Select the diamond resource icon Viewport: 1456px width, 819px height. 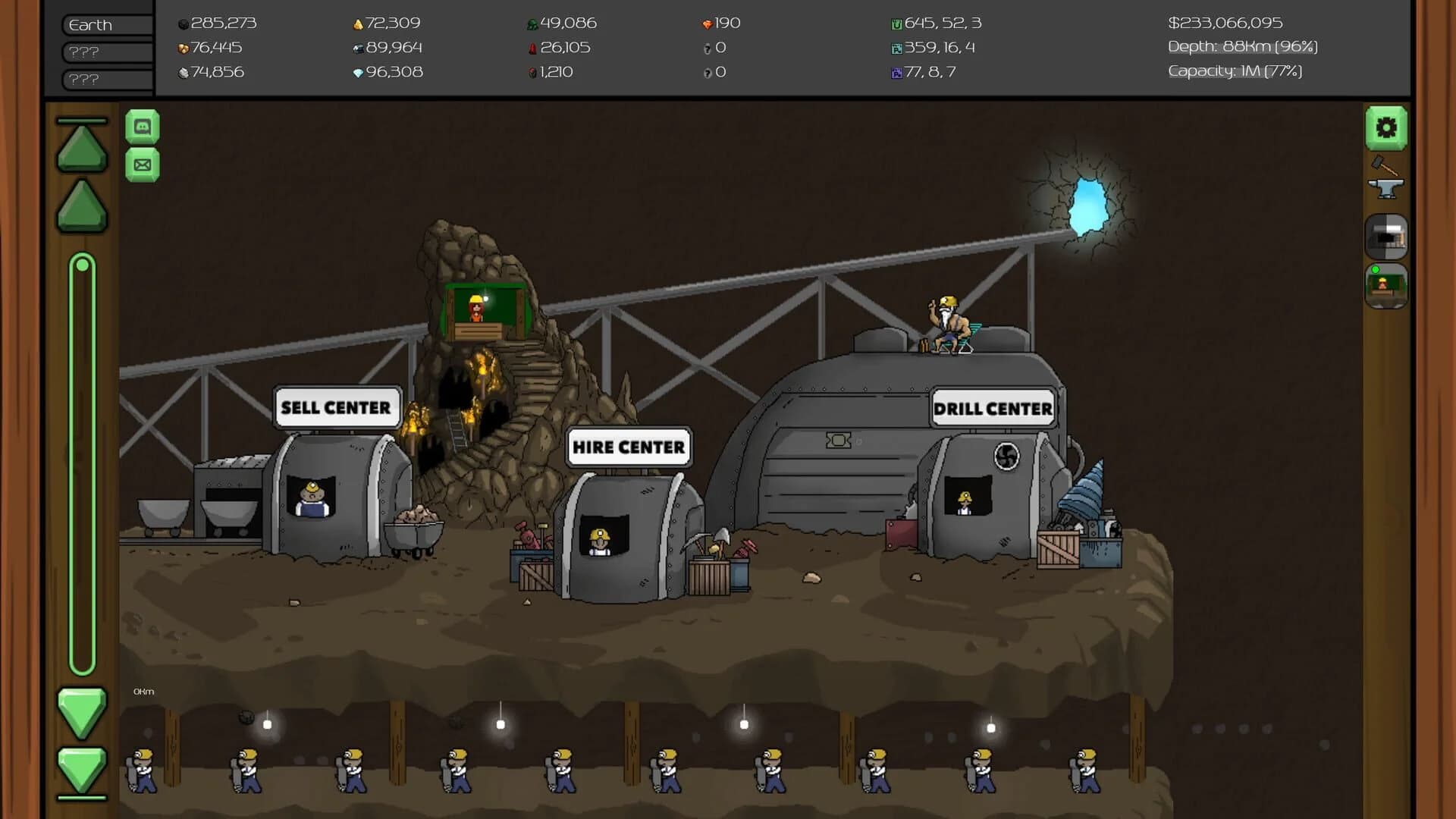pyautogui.click(x=357, y=72)
